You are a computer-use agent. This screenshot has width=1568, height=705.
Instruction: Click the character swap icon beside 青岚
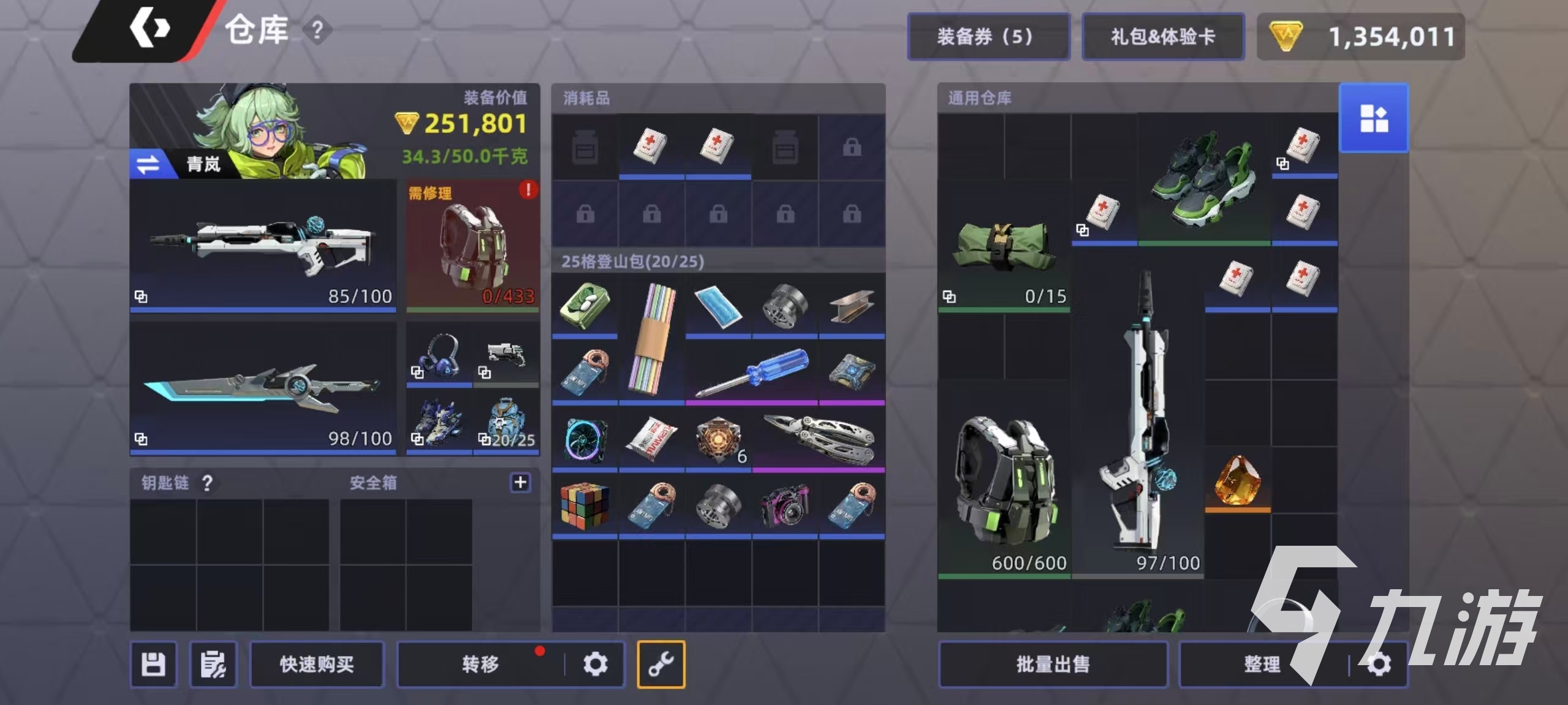pos(148,164)
